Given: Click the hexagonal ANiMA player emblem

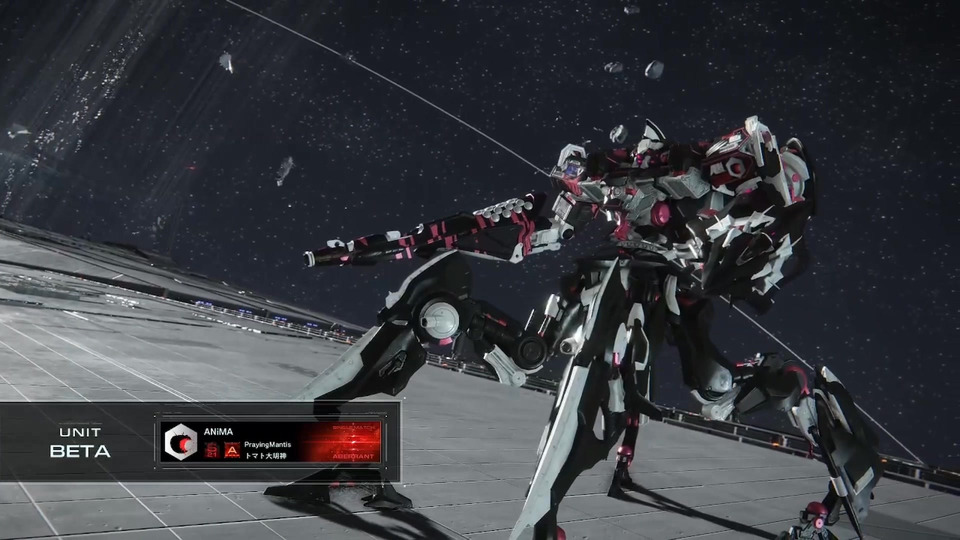Looking at the screenshot, I should (x=181, y=441).
